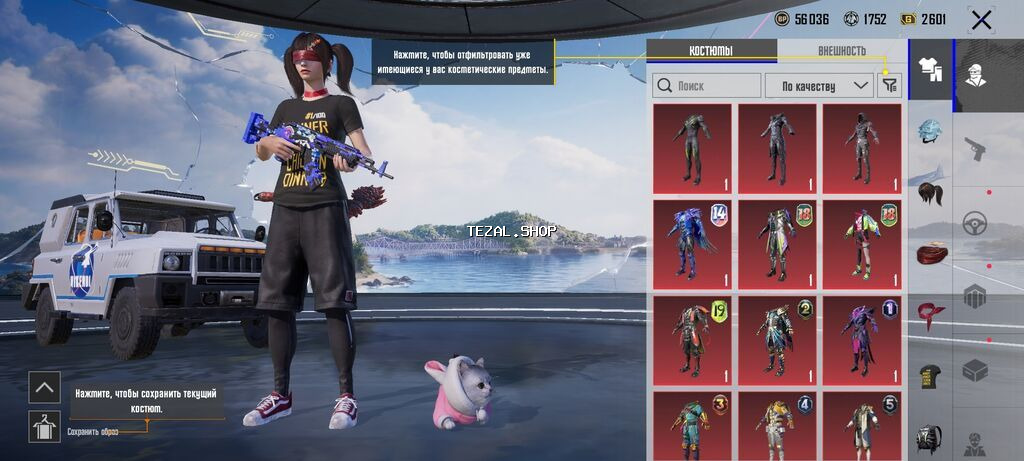The height and width of the screenshot is (461, 1024).
Task: Show the weapon skins pistol category
Action: tap(975, 150)
